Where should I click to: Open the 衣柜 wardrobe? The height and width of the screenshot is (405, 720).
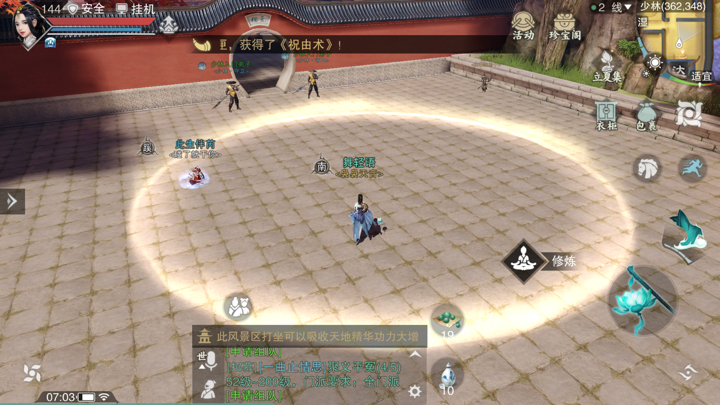pos(606,115)
